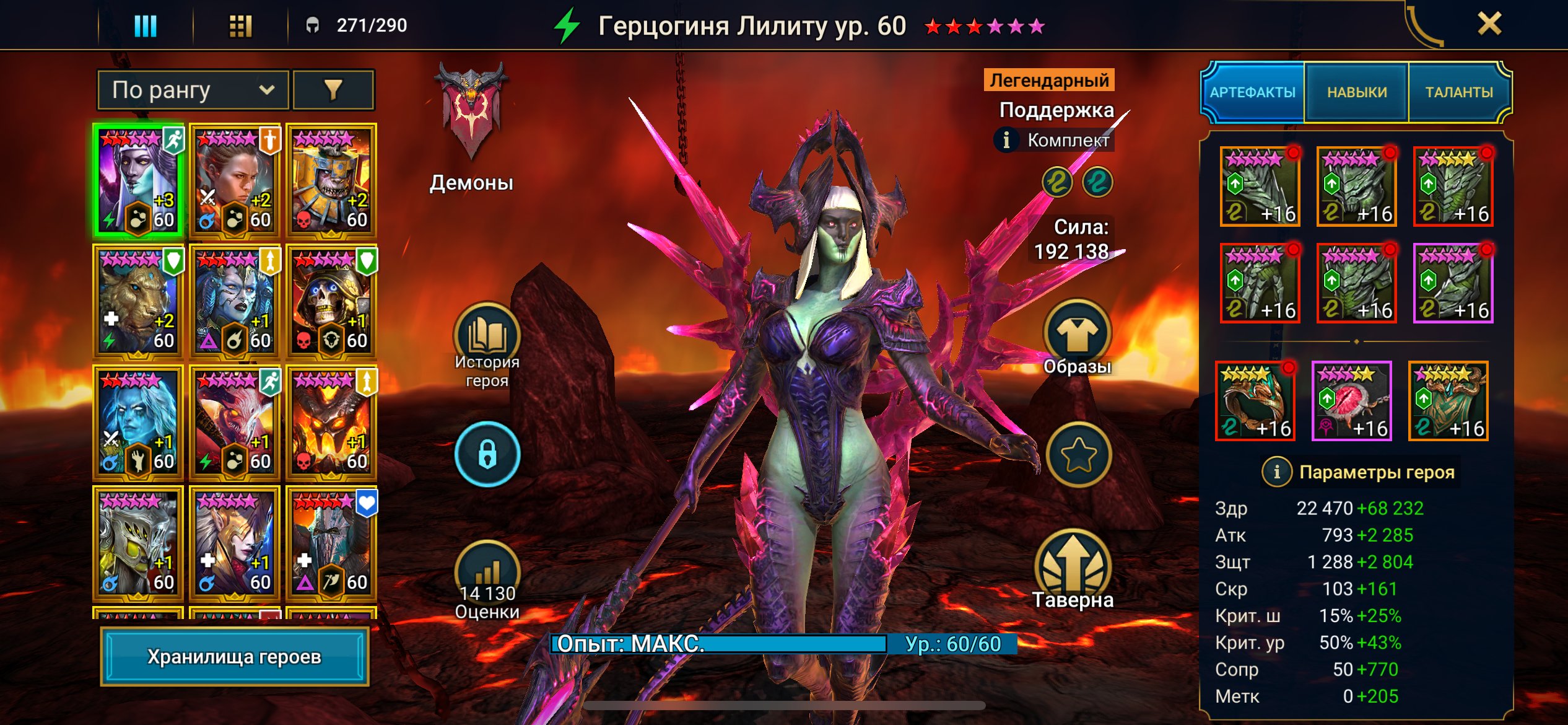
Task: Close the hero screen with X
Action: click(x=1489, y=25)
